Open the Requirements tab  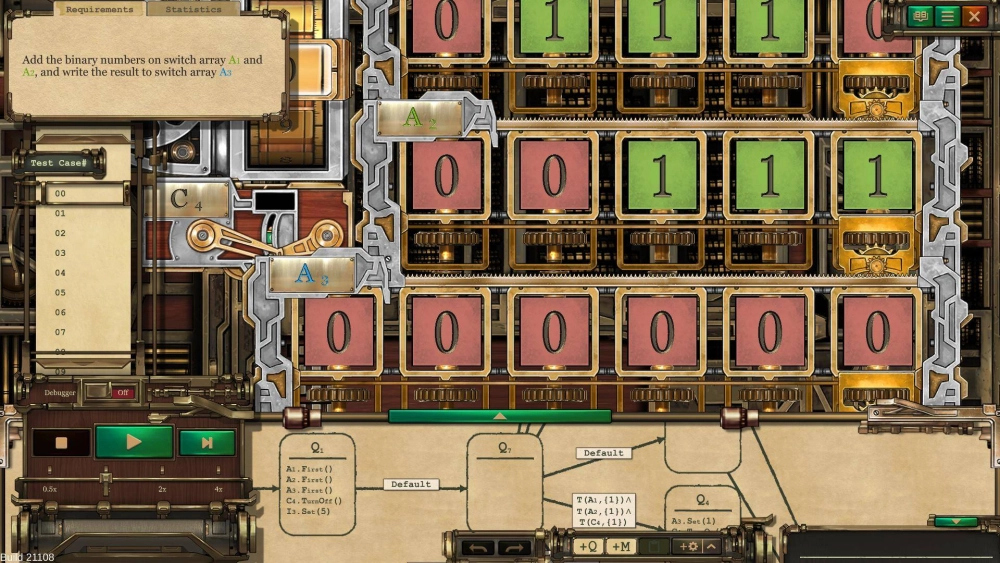pos(99,9)
